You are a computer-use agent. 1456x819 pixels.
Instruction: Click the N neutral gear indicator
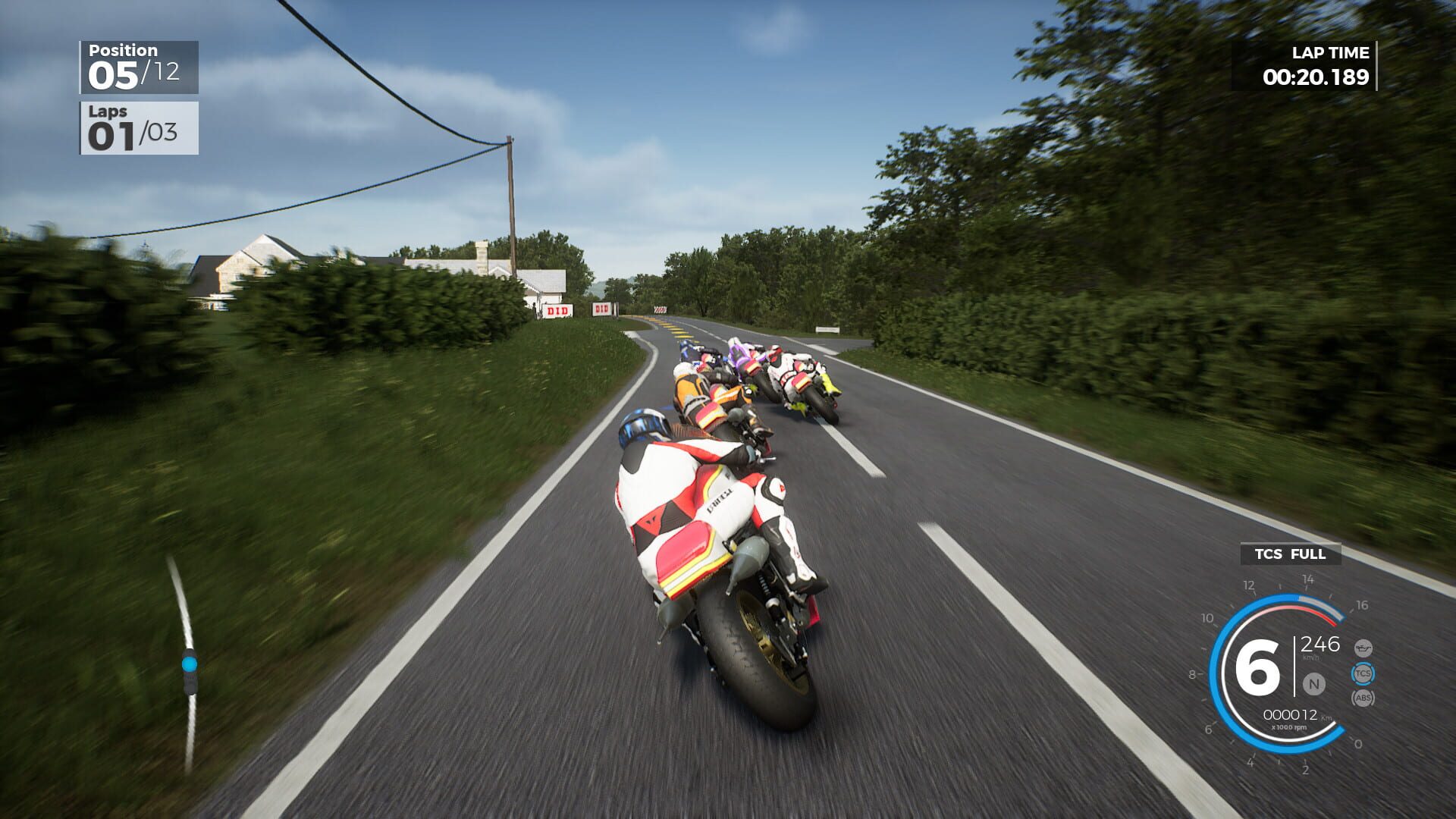pyautogui.click(x=1313, y=683)
